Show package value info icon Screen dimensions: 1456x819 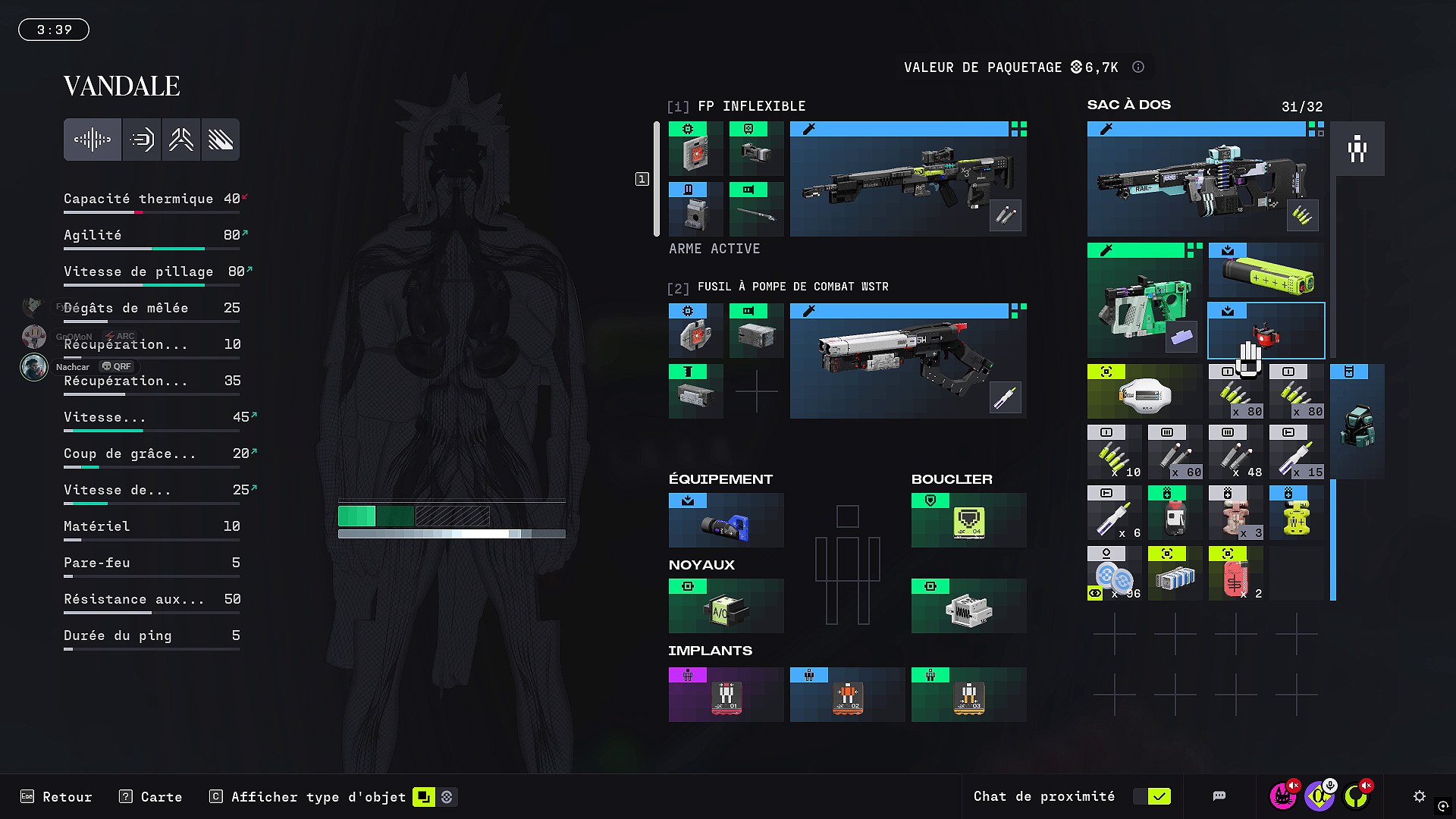[x=1138, y=67]
